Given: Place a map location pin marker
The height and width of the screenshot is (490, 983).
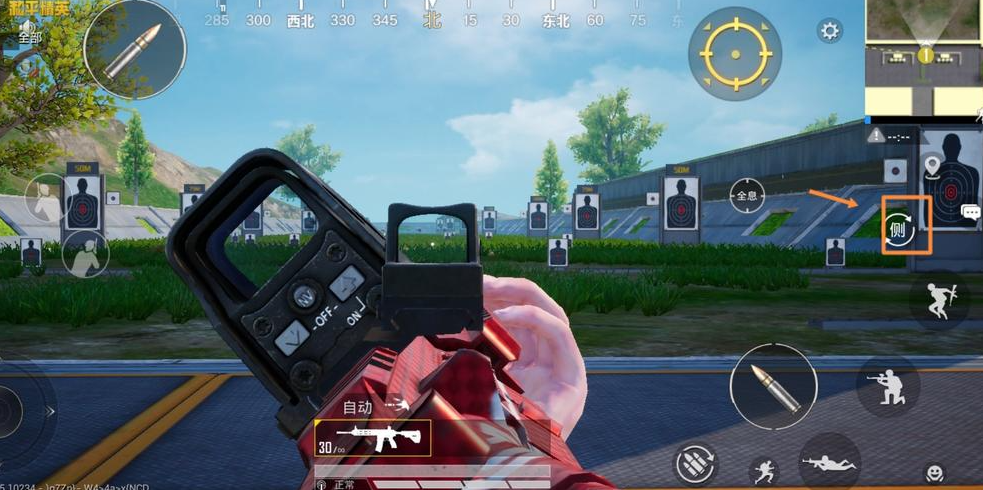Looking at the screenshot, I should pyautogui.click(x=932, y=165).
